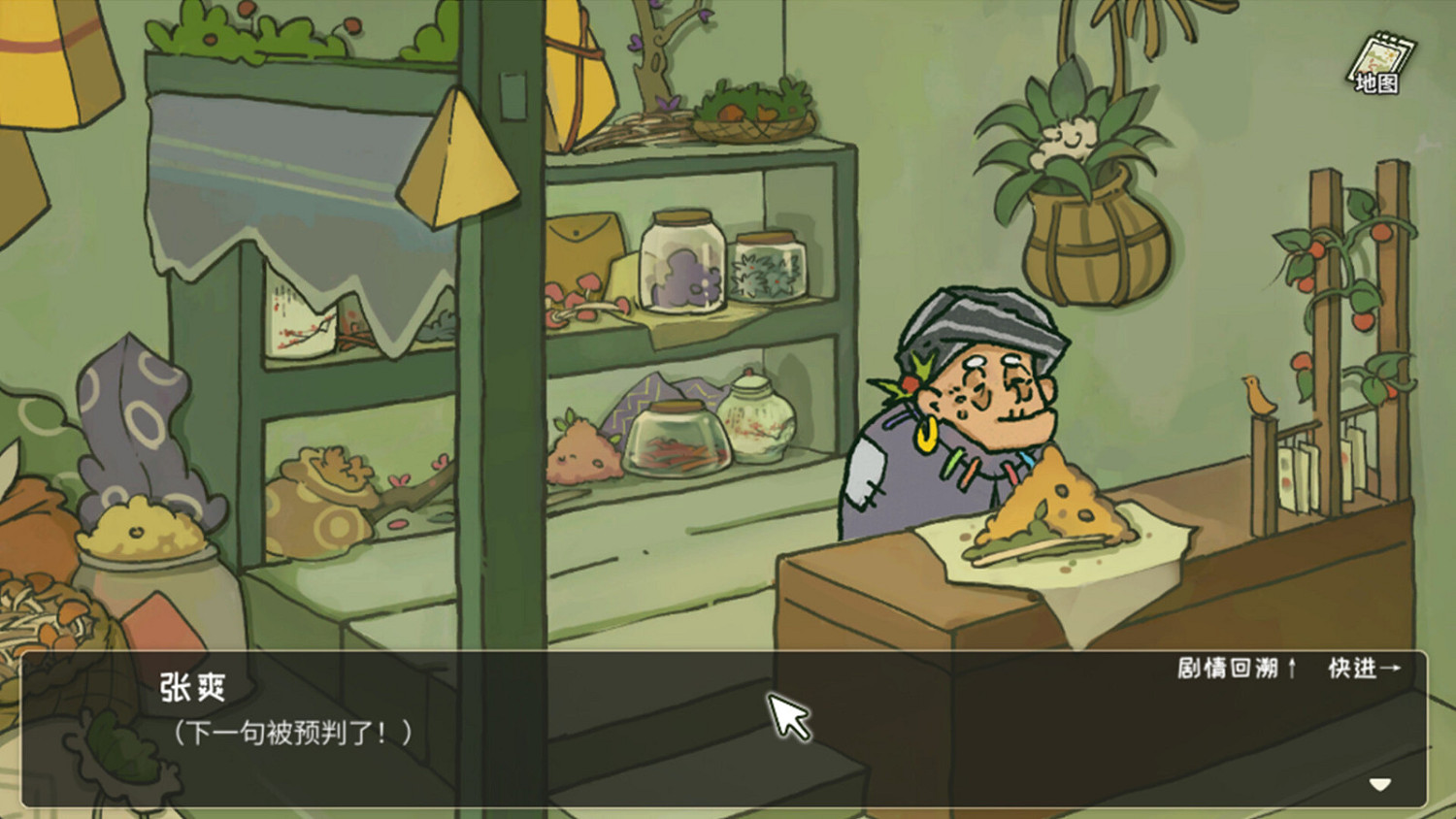The height and width of the screenshot is (819, 1456).
Task: Click the basket of carrots on top shelf
Action: [752, 112]
